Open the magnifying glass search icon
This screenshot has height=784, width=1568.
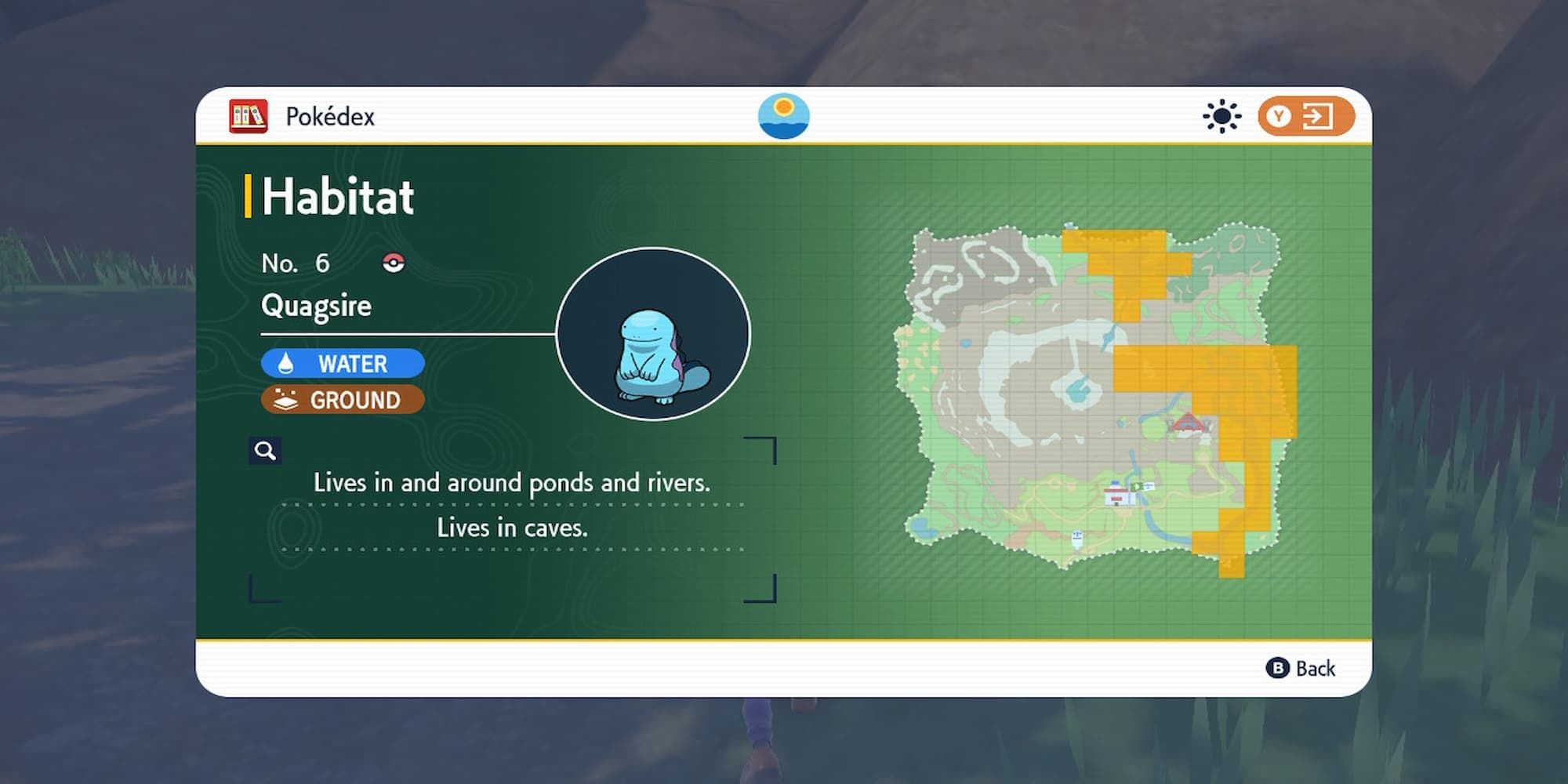(265, 449)
